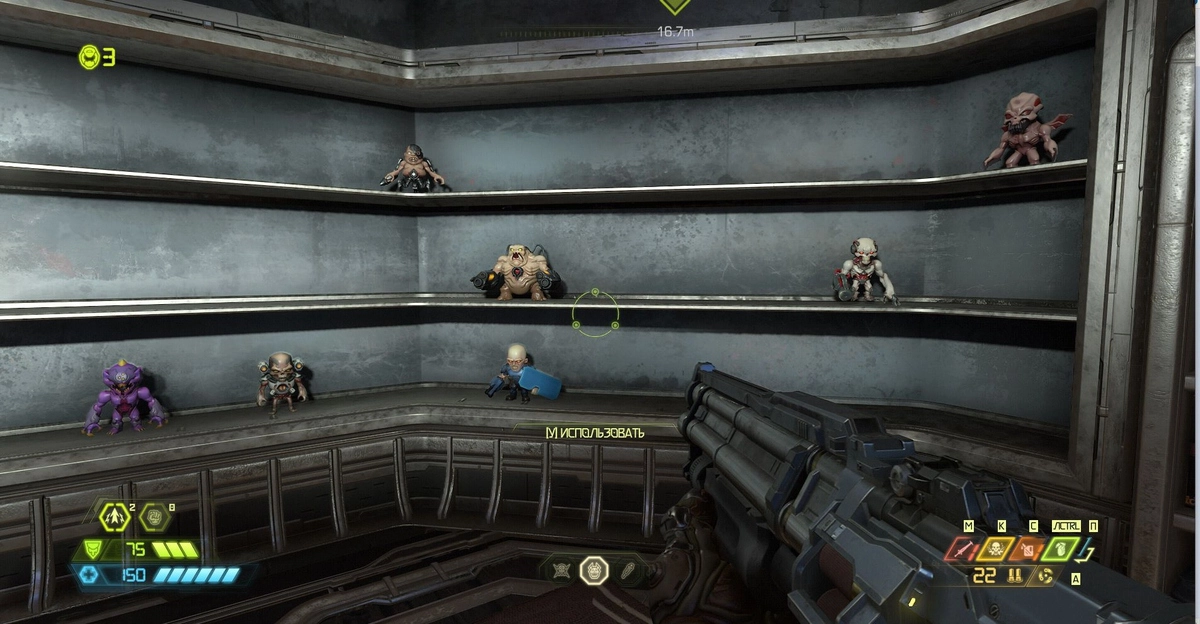
Task: Trigger the yellow skull ability icon
Action: [997, 549]
